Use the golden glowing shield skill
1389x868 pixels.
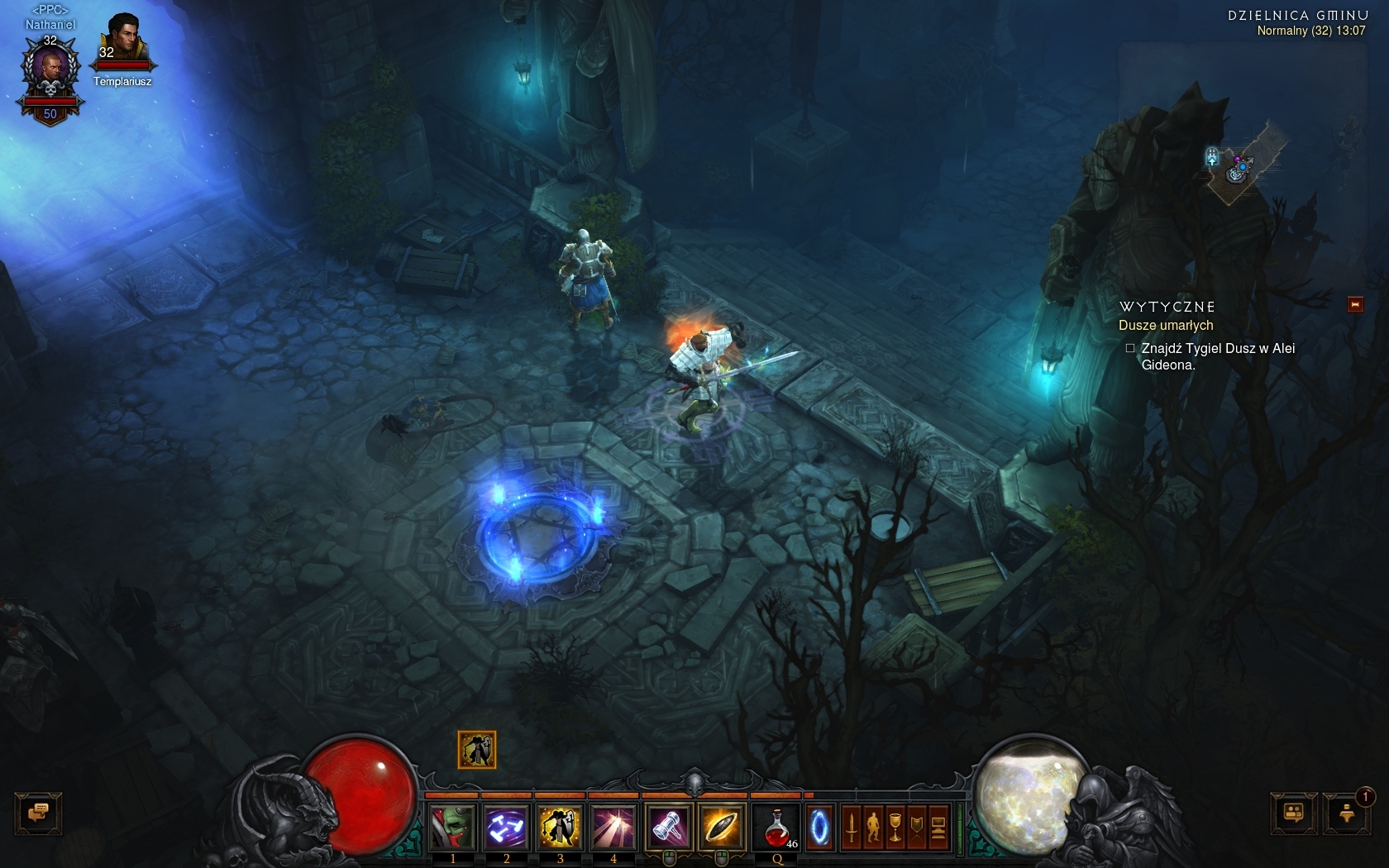point(721,827)
